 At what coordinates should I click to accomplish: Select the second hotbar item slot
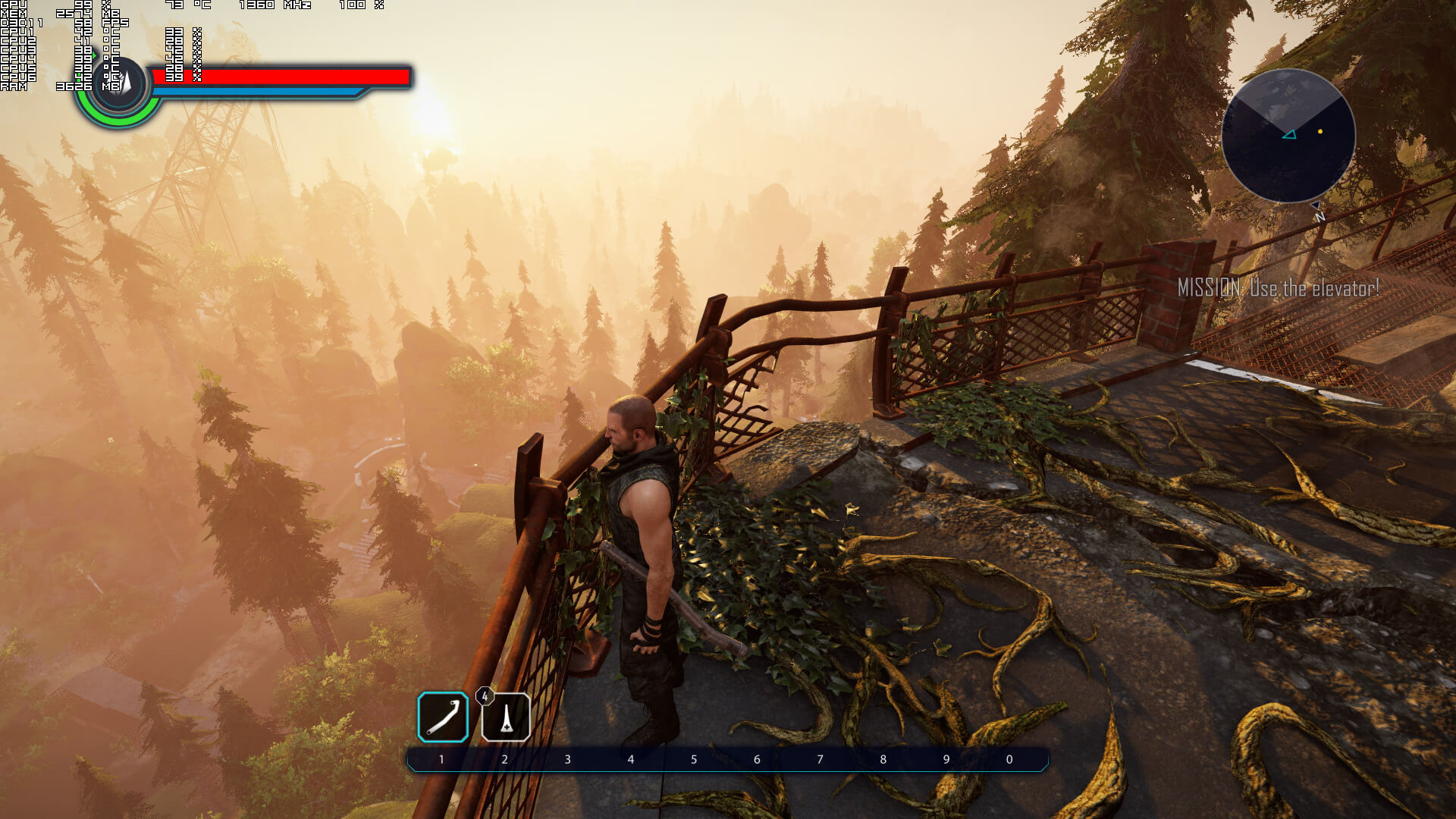pyautogui.click(x=506, y=717)
